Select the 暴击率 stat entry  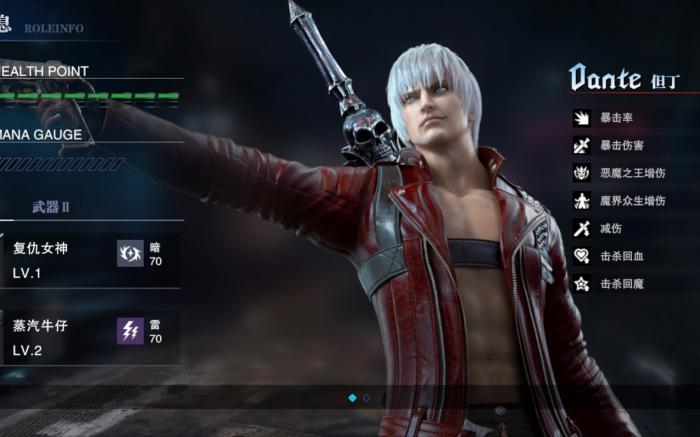coord(616,119)
